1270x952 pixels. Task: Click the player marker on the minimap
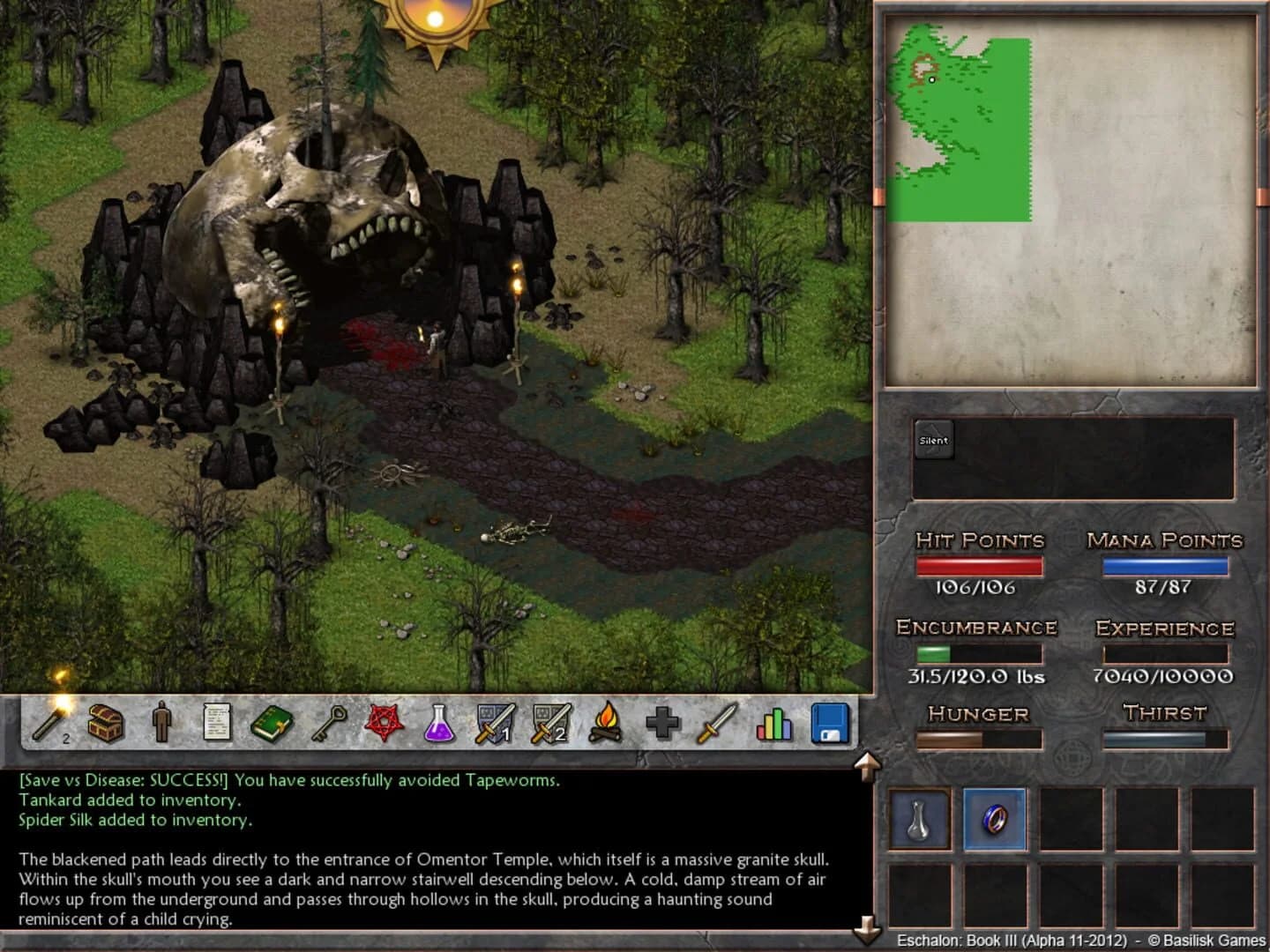(931, 78)
